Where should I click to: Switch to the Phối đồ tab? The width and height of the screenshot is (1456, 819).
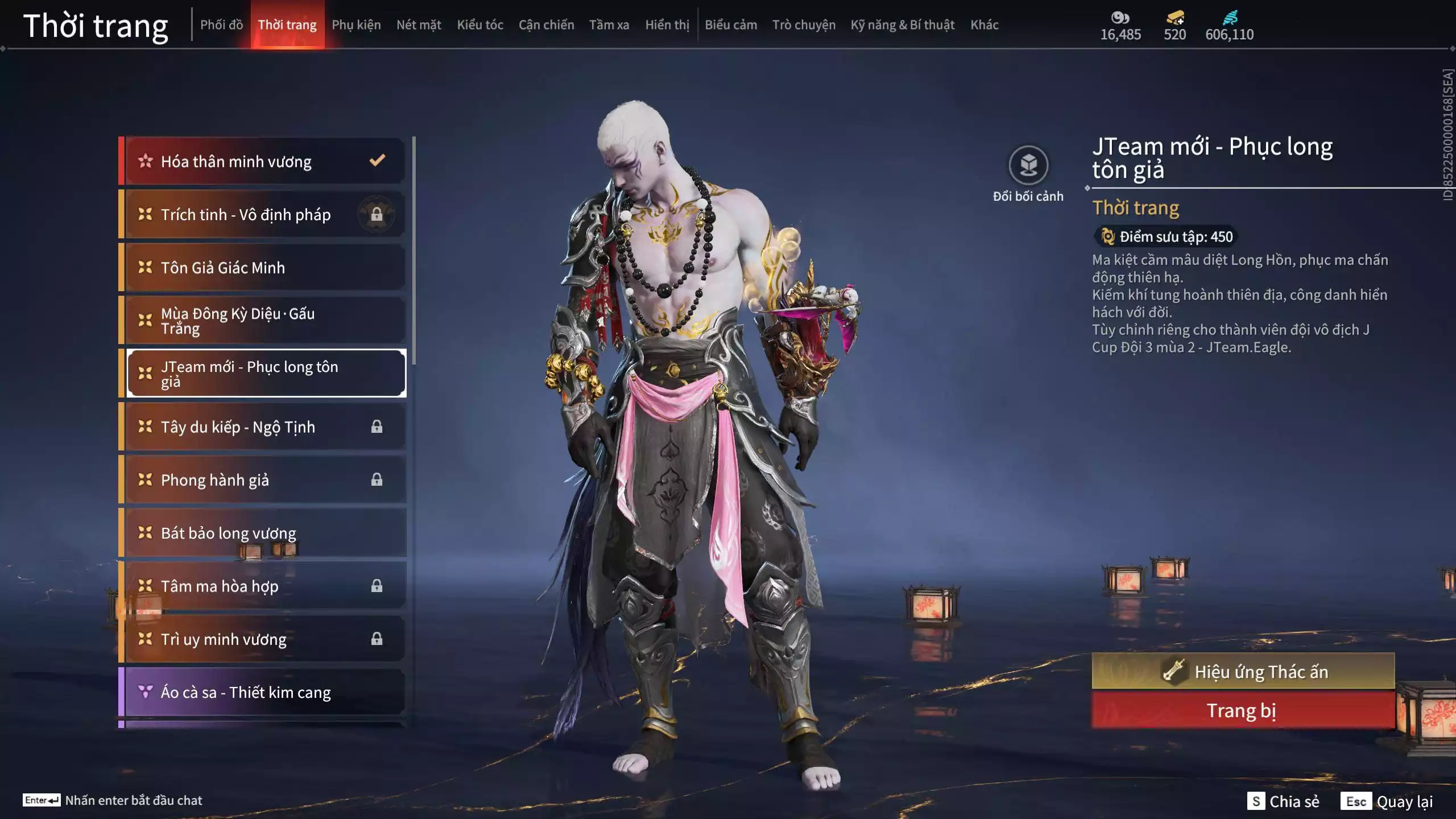click(x=221, y=25)
